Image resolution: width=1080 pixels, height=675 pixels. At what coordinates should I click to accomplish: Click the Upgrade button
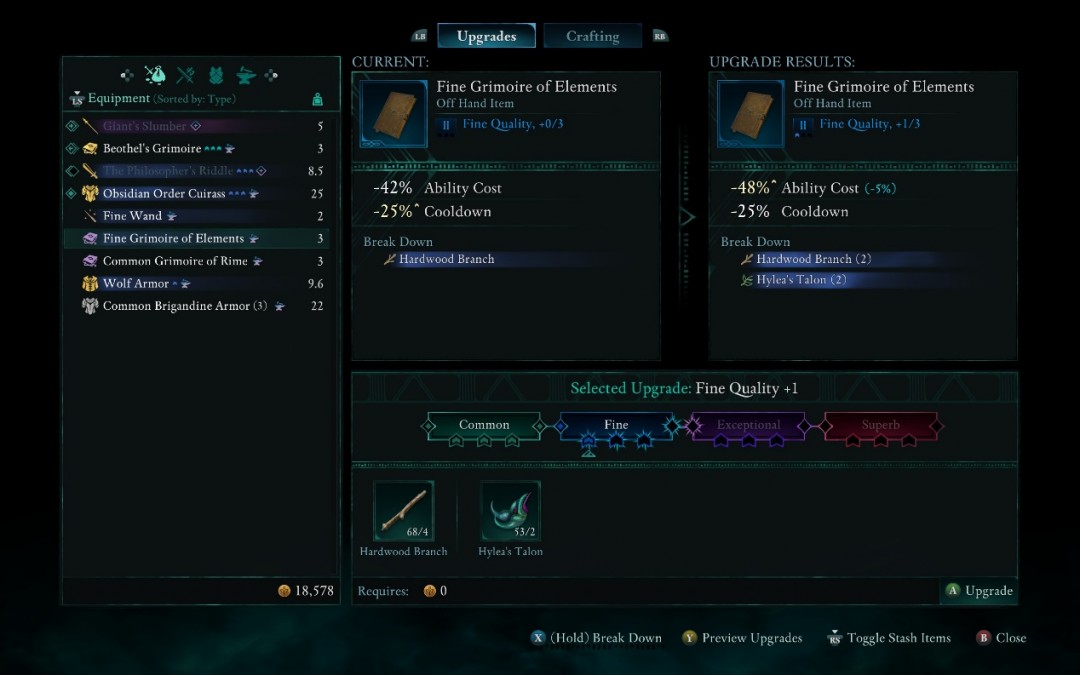click(x=978, y=591)
